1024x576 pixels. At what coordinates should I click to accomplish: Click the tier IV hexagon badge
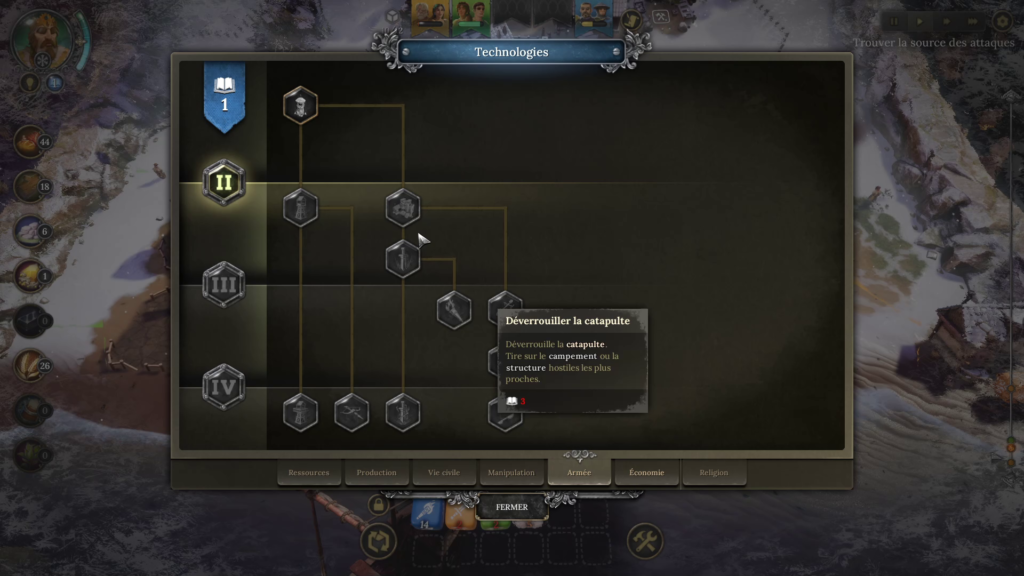[x=224, y=386]
